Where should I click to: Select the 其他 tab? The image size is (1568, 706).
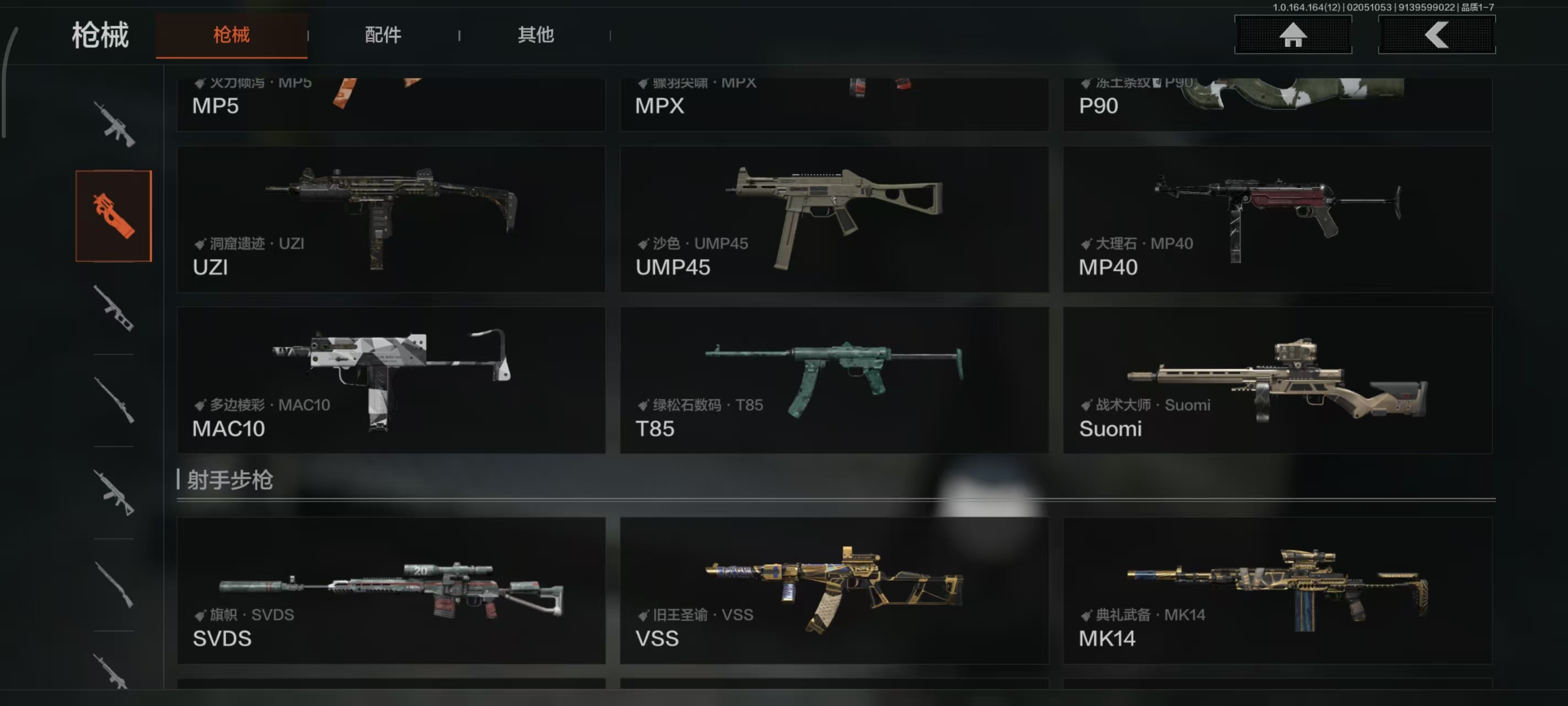click(x=535, y=35)
